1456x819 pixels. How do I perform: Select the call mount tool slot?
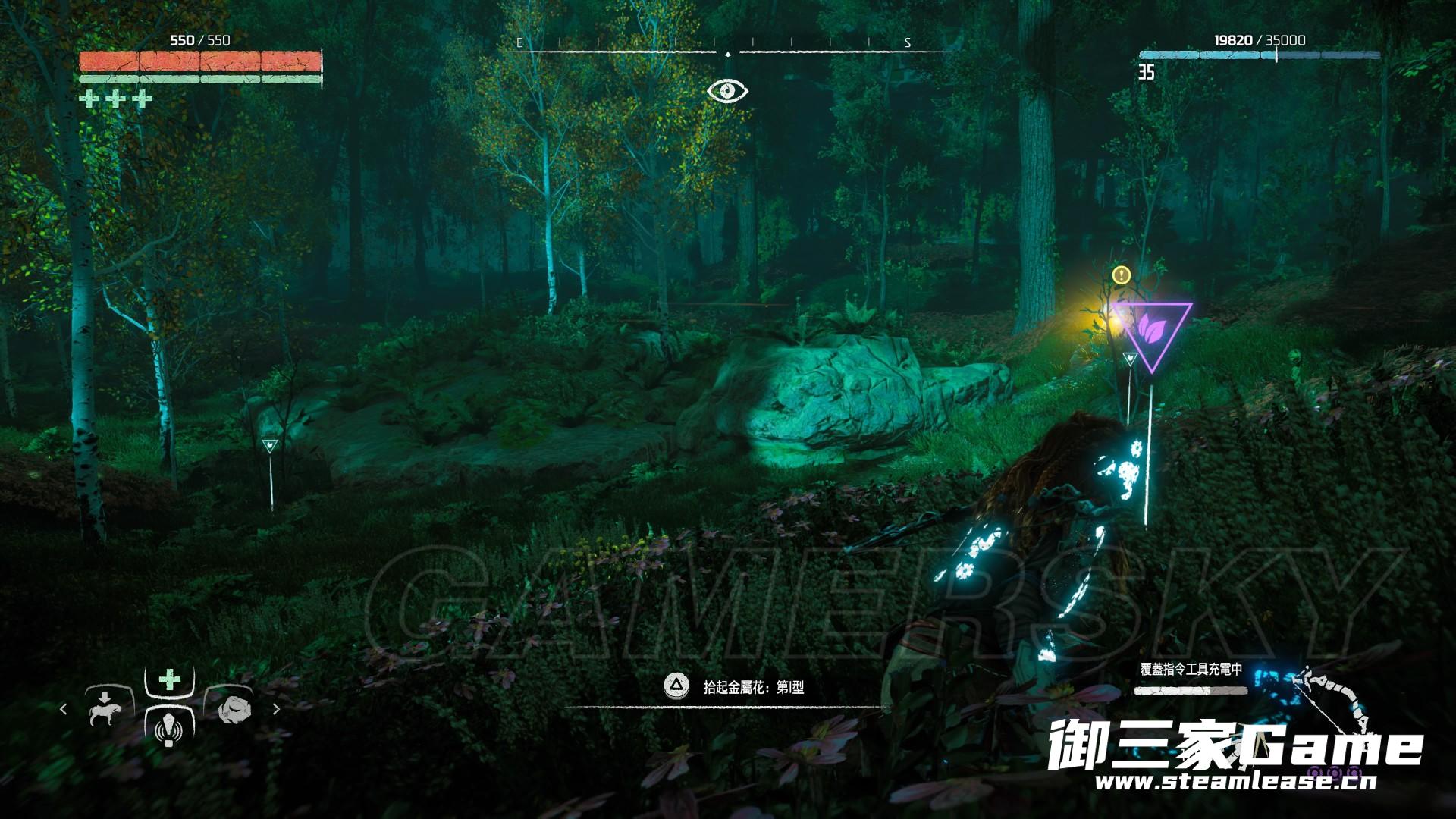[x=105, y=708]
